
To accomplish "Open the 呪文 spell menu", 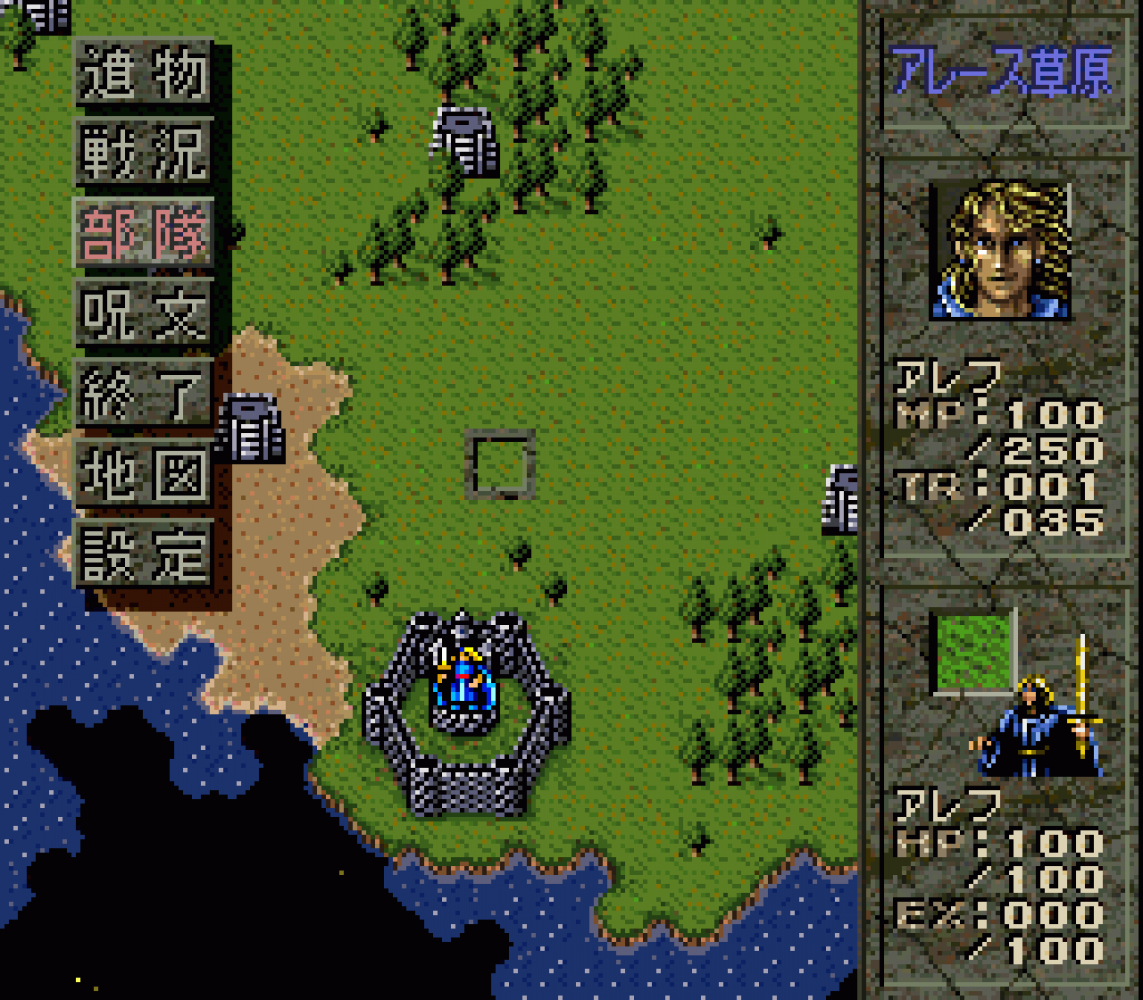I will click(x=144, y=312).
